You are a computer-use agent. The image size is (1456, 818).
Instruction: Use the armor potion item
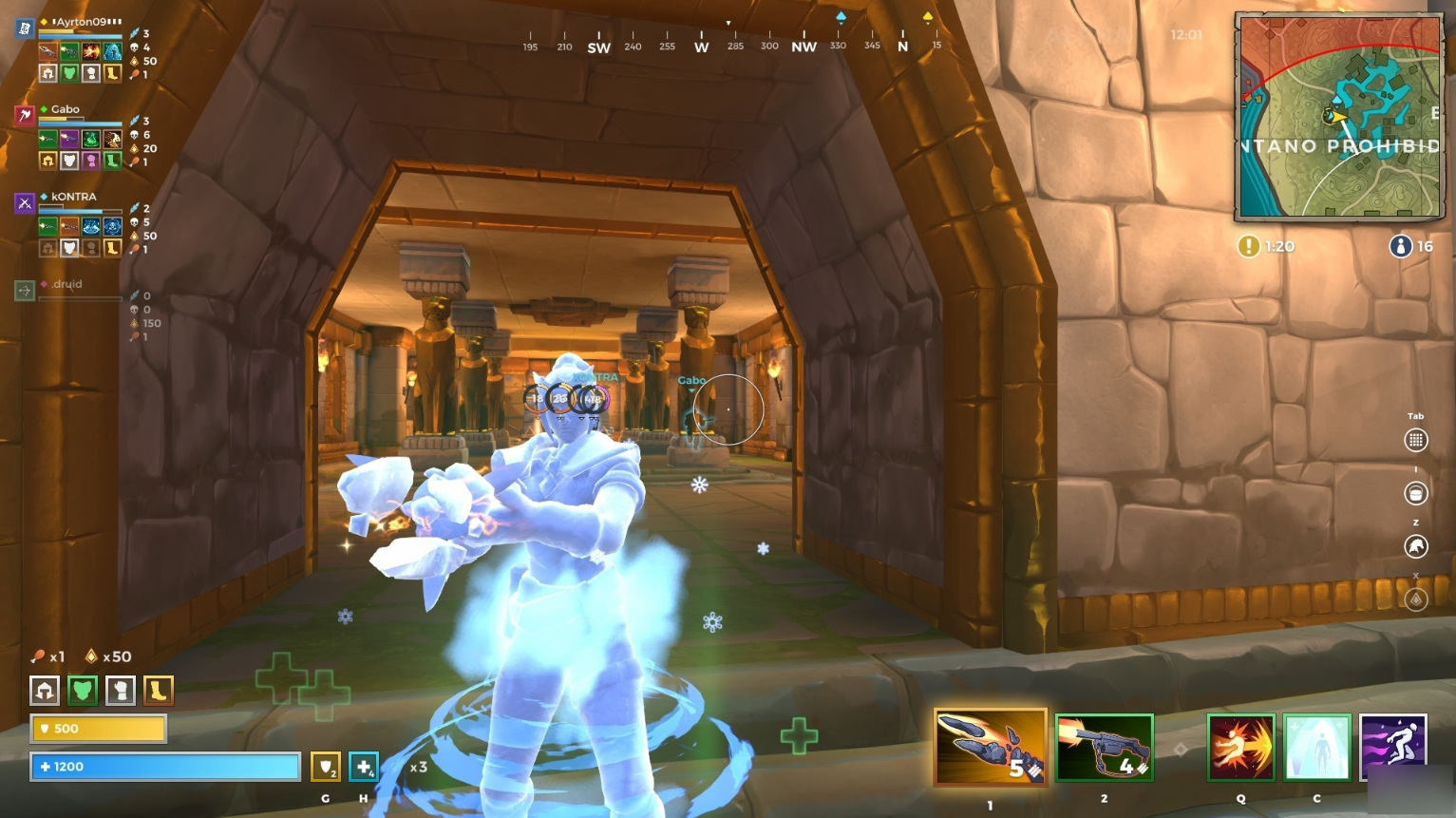point(326,766)
